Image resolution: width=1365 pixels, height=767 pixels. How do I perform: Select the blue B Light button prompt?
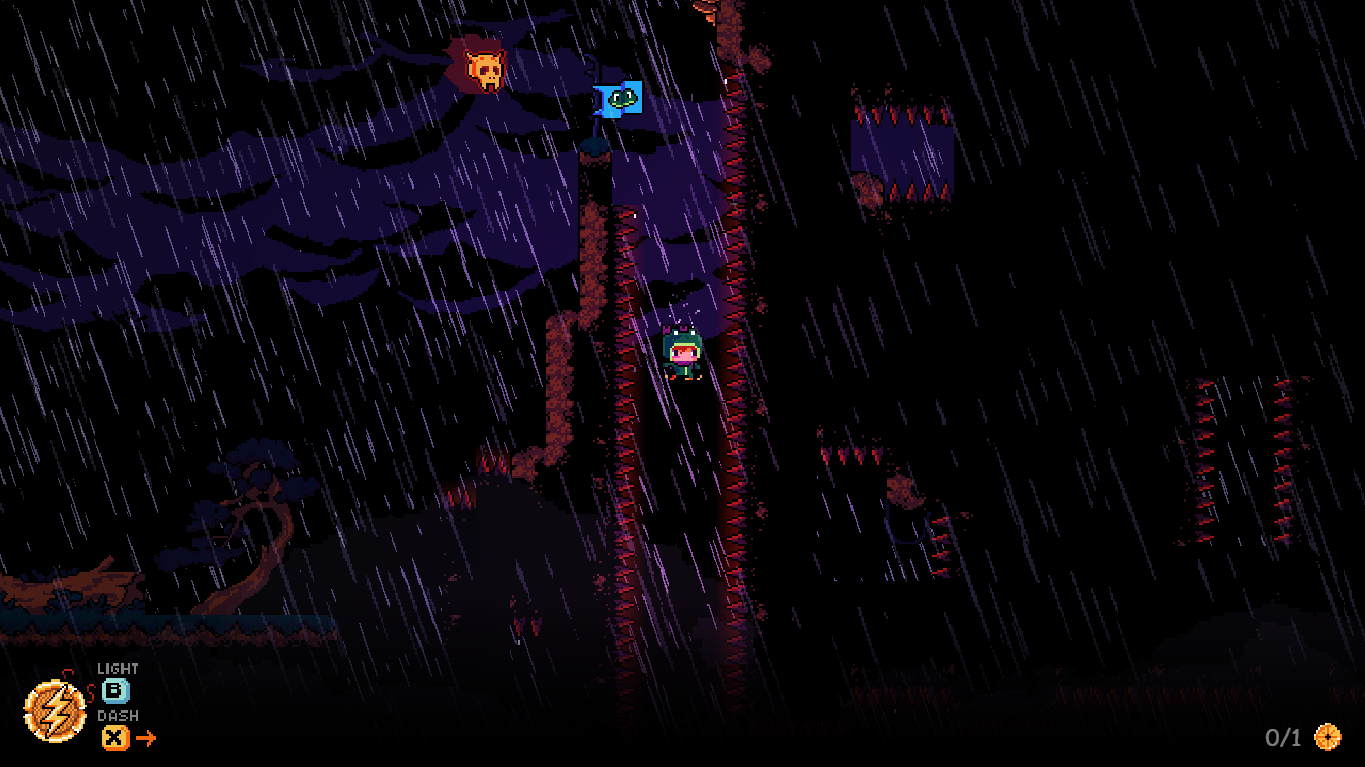pyautogui.click(x=113, y=690)
